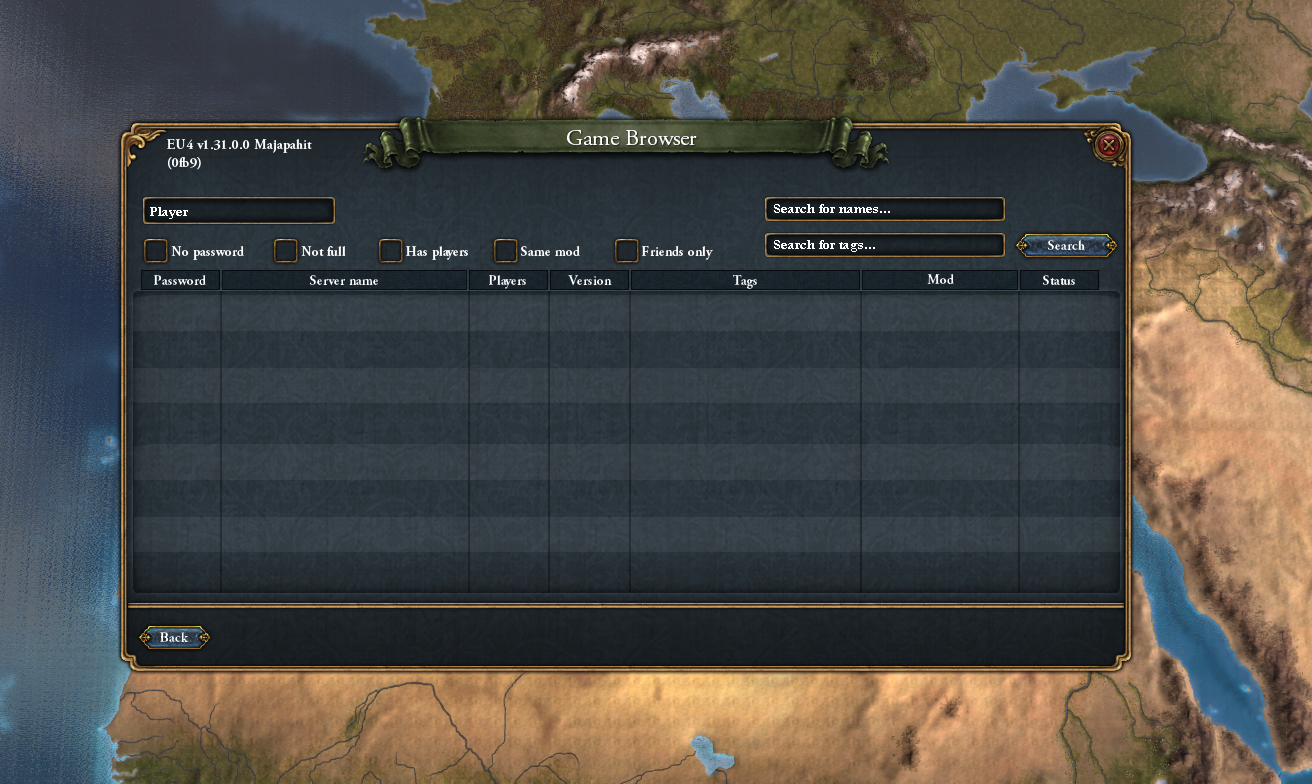
Task: Enable the Friends only filter
Action: [626, 251]
